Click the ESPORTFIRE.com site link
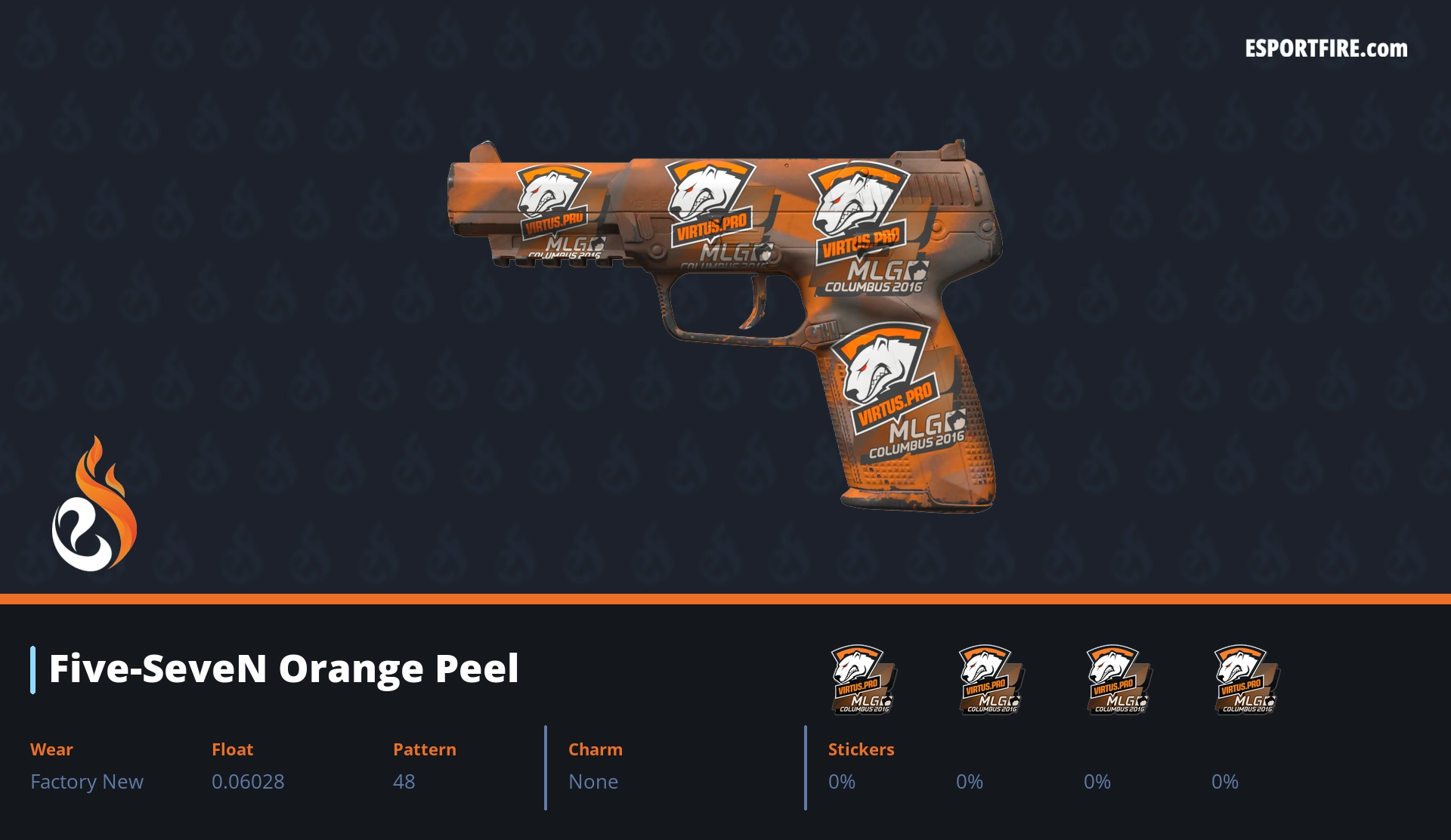 [1326, 49]
